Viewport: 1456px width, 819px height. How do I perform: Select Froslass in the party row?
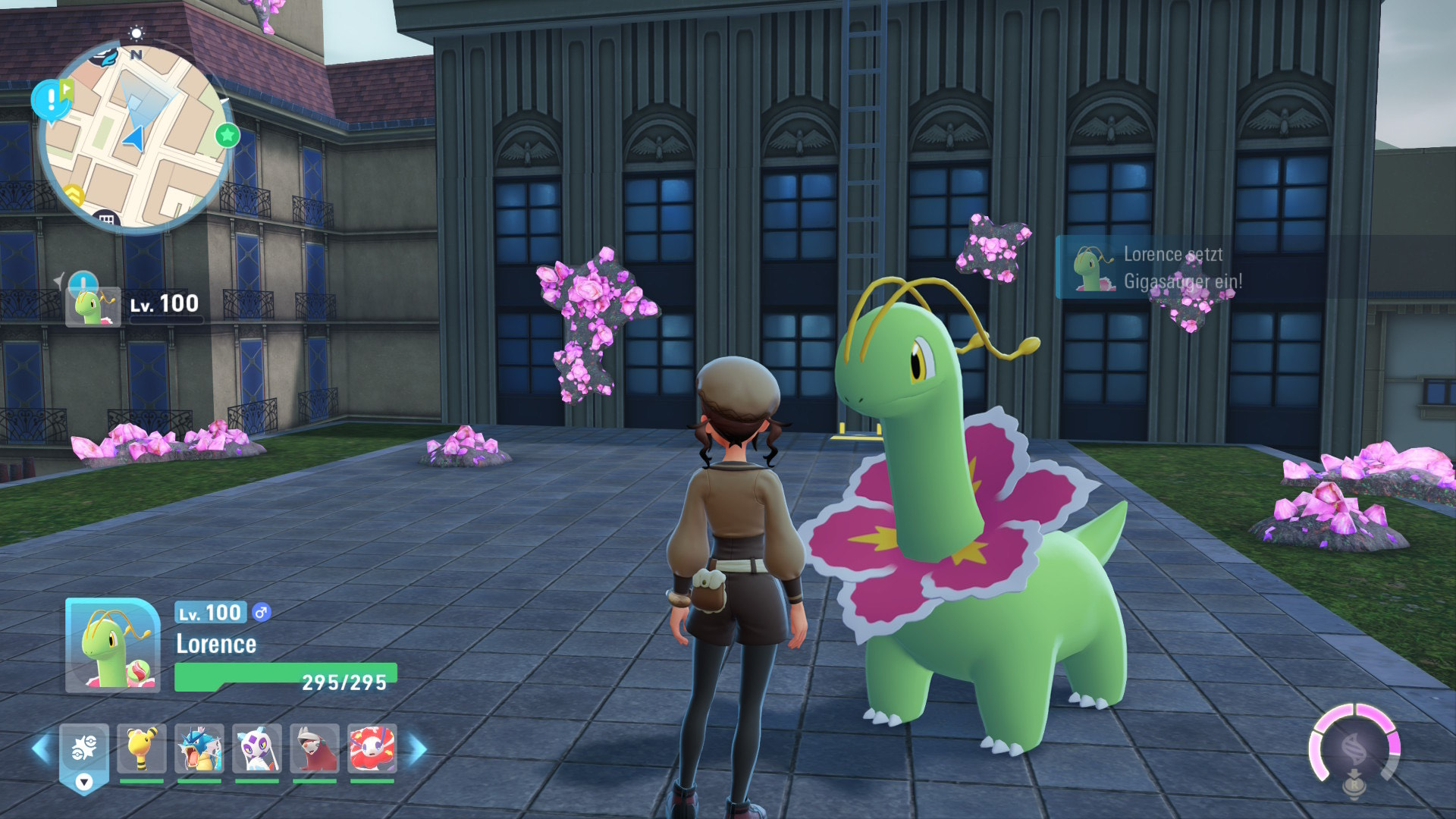[x=257, y=748]
